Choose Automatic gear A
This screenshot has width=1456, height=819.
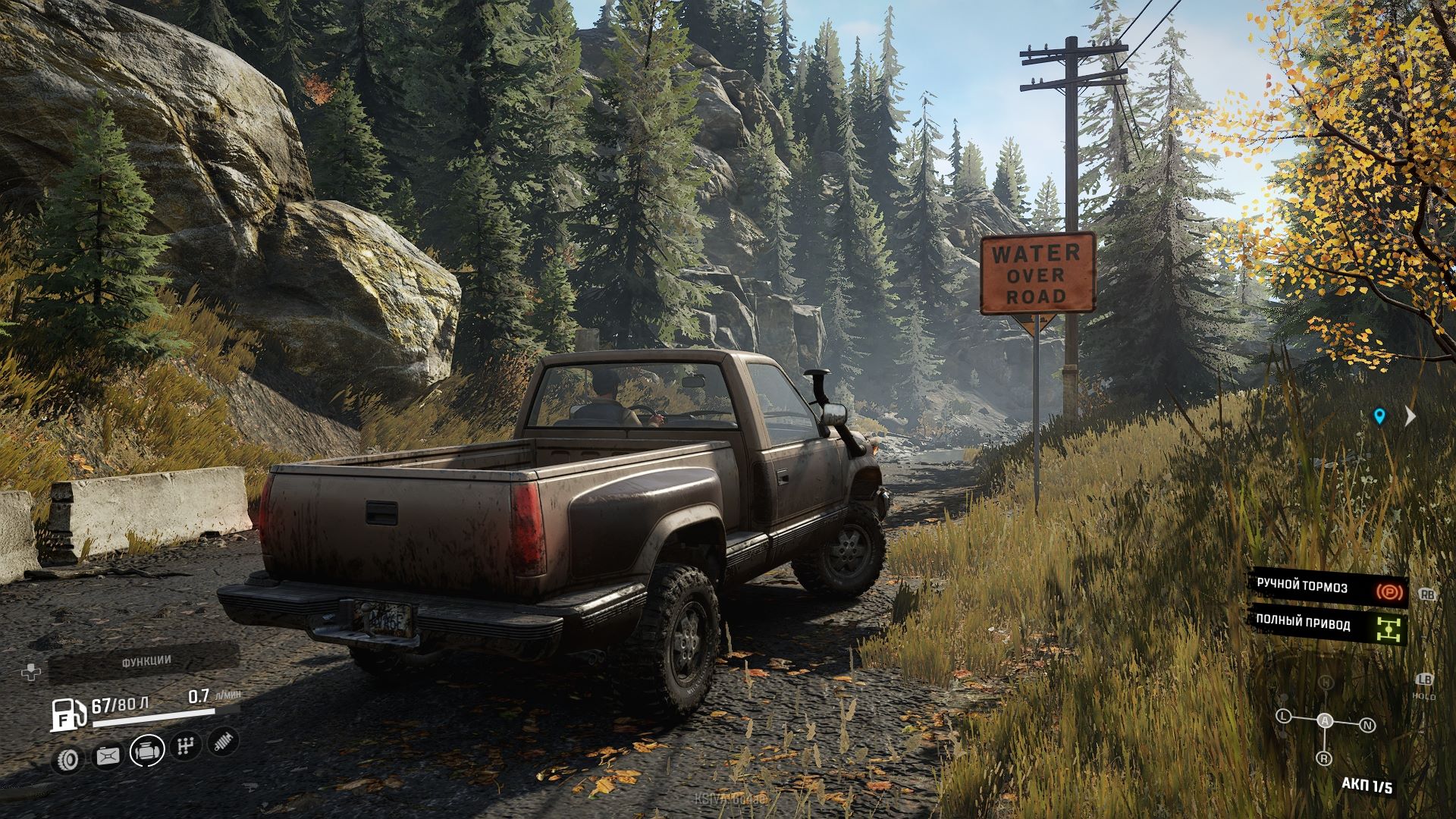pos(1325,721)
